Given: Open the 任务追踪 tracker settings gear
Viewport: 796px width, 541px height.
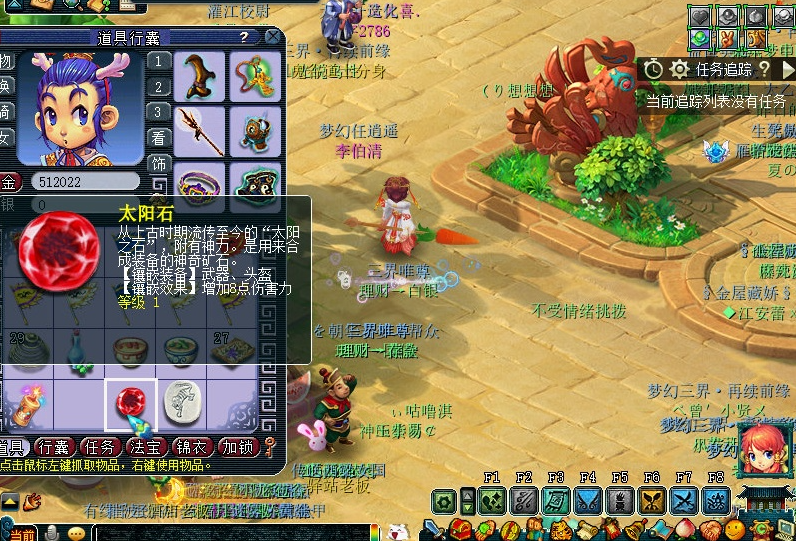Looking at the screenshot, I should coord(680,69).
